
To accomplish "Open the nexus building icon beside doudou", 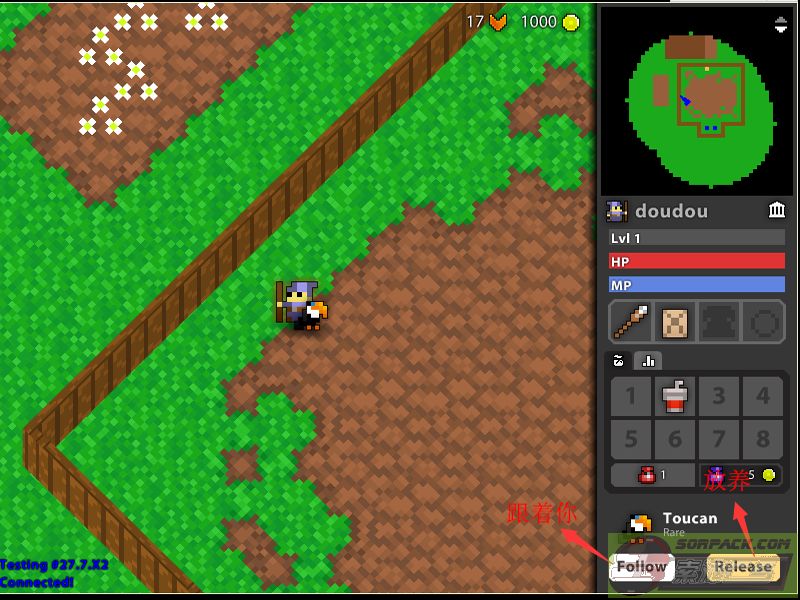I will coord(777,210).
